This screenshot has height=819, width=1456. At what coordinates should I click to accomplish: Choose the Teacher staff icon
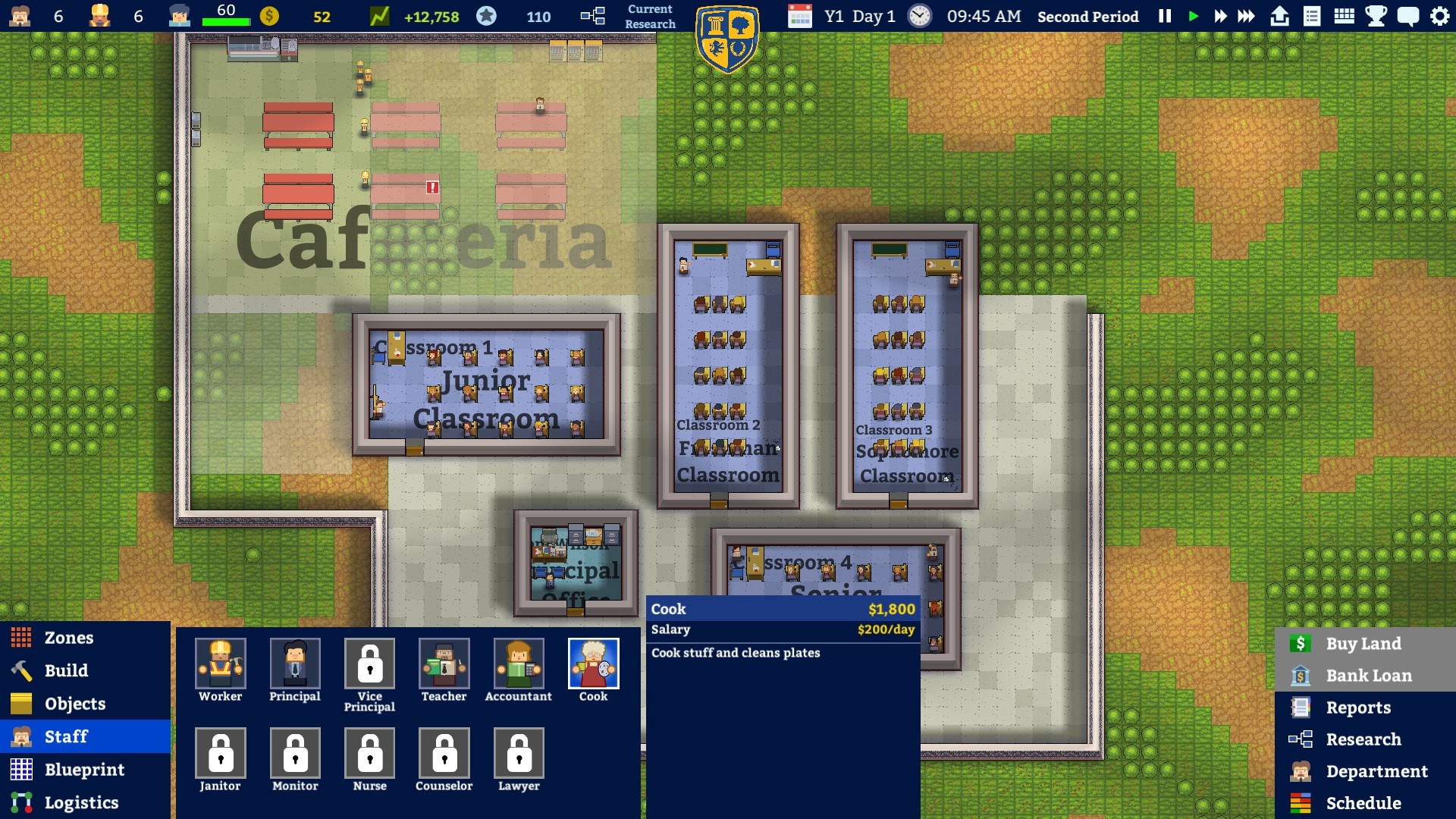444,664
